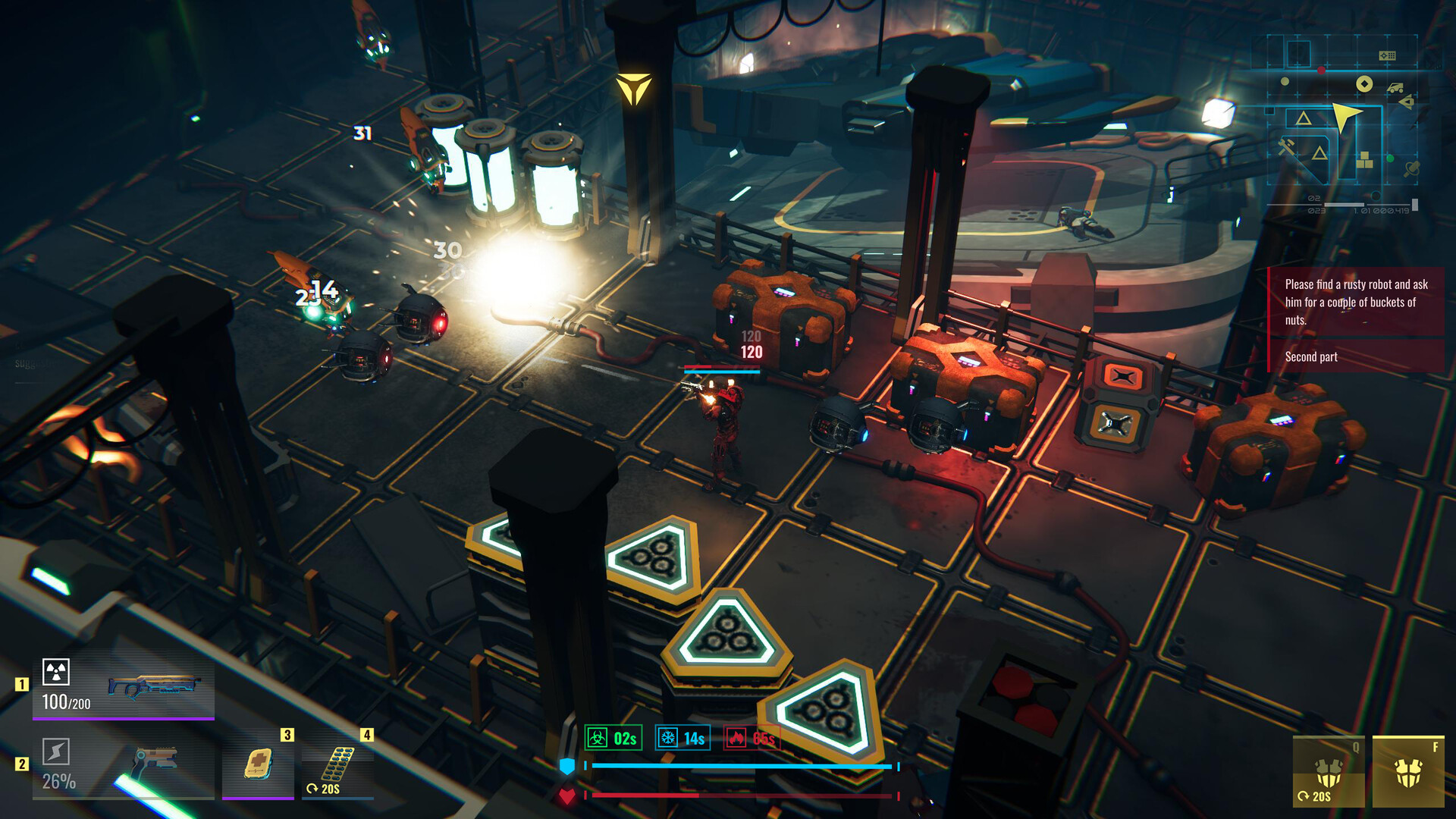Open the rusty robot quest objective
This screenshot has height=819, width=1456.
click(1356, 302)
